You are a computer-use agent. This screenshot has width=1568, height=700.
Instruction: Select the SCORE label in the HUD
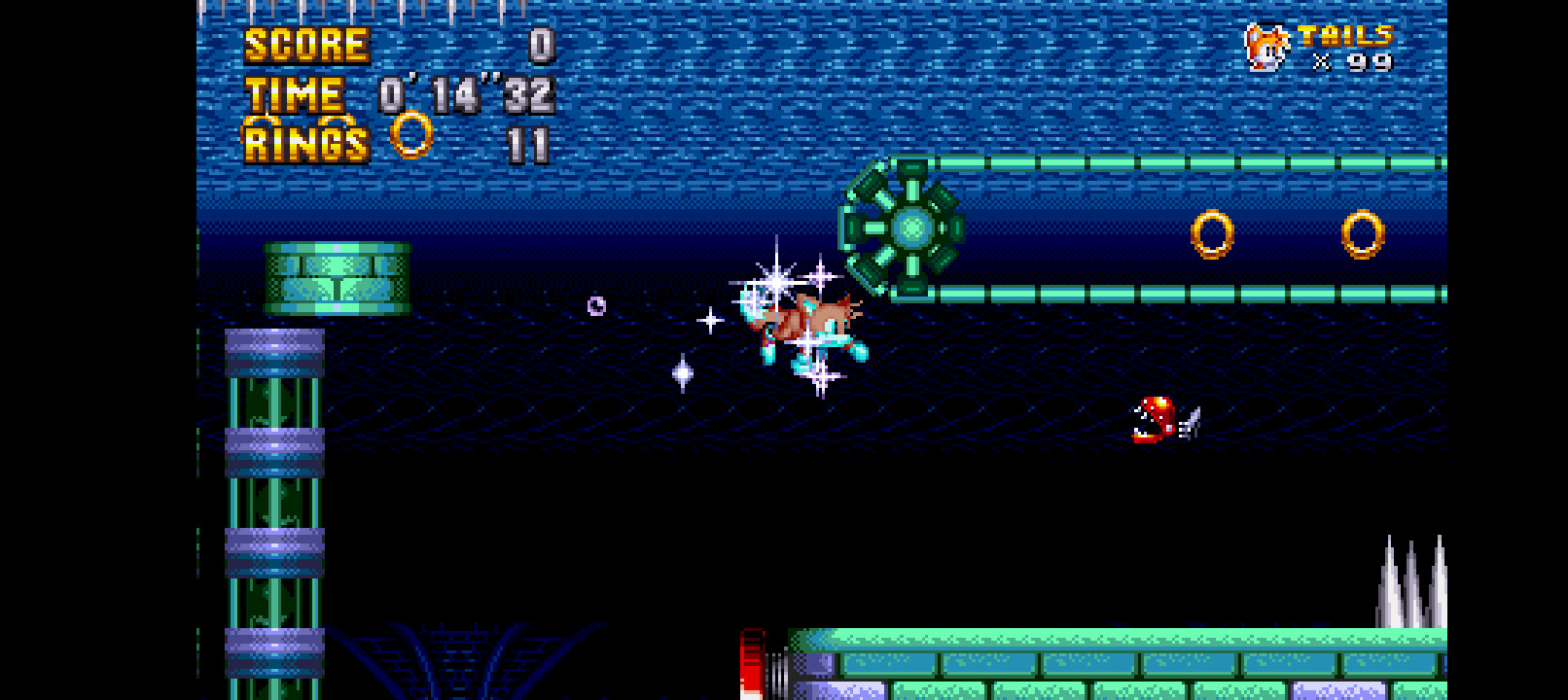tap(303, 45)
